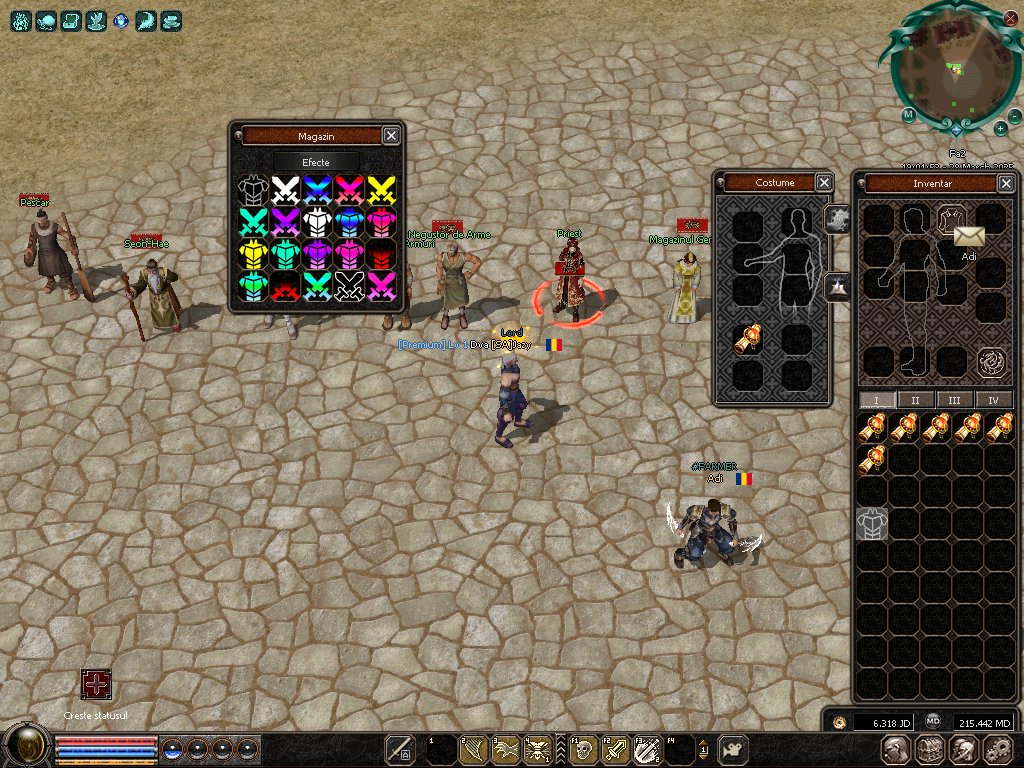The width and height of the screenshot is (1024, 768).
Task: Click the grey armor item in inventory
Action: click(x=872, y=523)
